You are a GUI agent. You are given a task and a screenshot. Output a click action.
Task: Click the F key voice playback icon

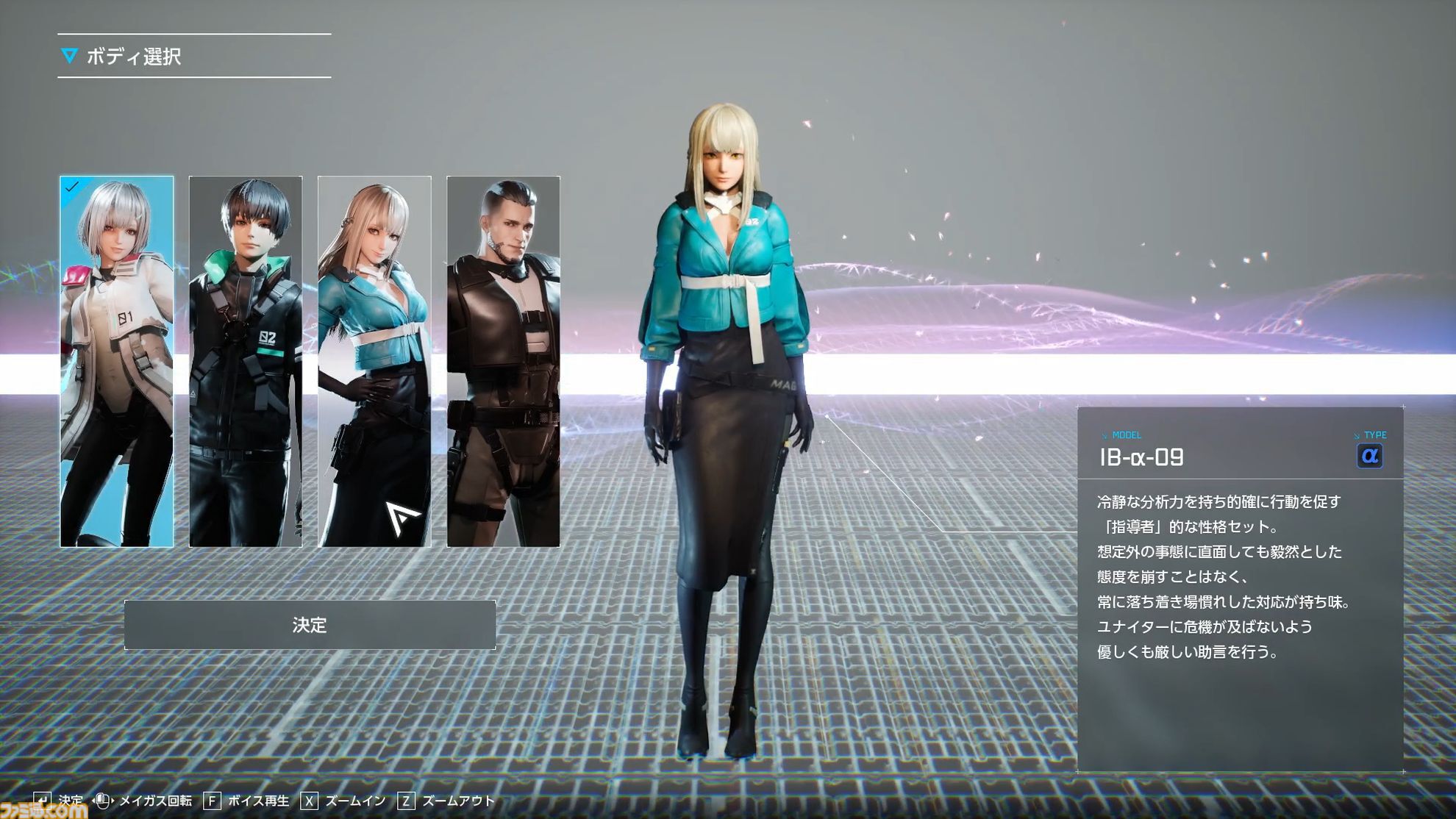coord(212,800)
